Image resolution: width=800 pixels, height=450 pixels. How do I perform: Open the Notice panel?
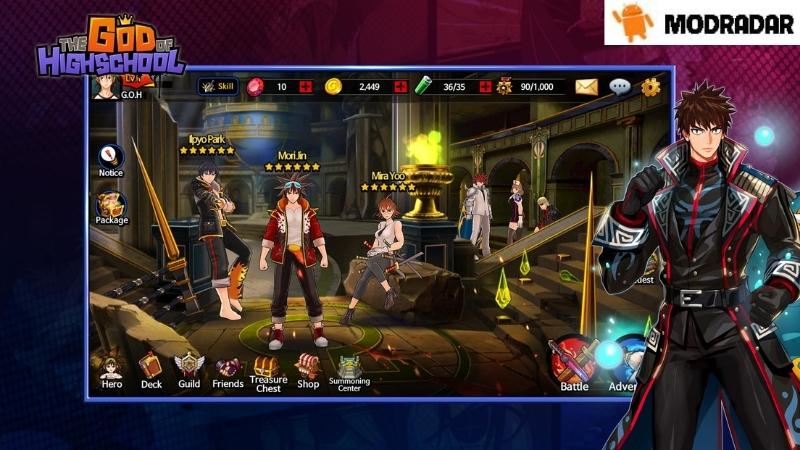[111, 158]
